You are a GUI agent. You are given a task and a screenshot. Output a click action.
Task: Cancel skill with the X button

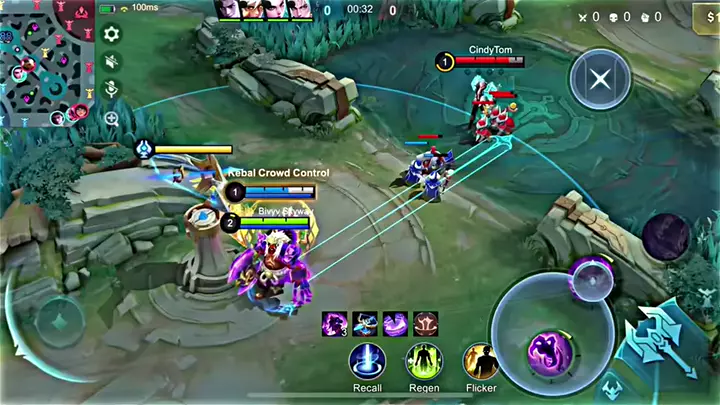[x=600, y=79]
